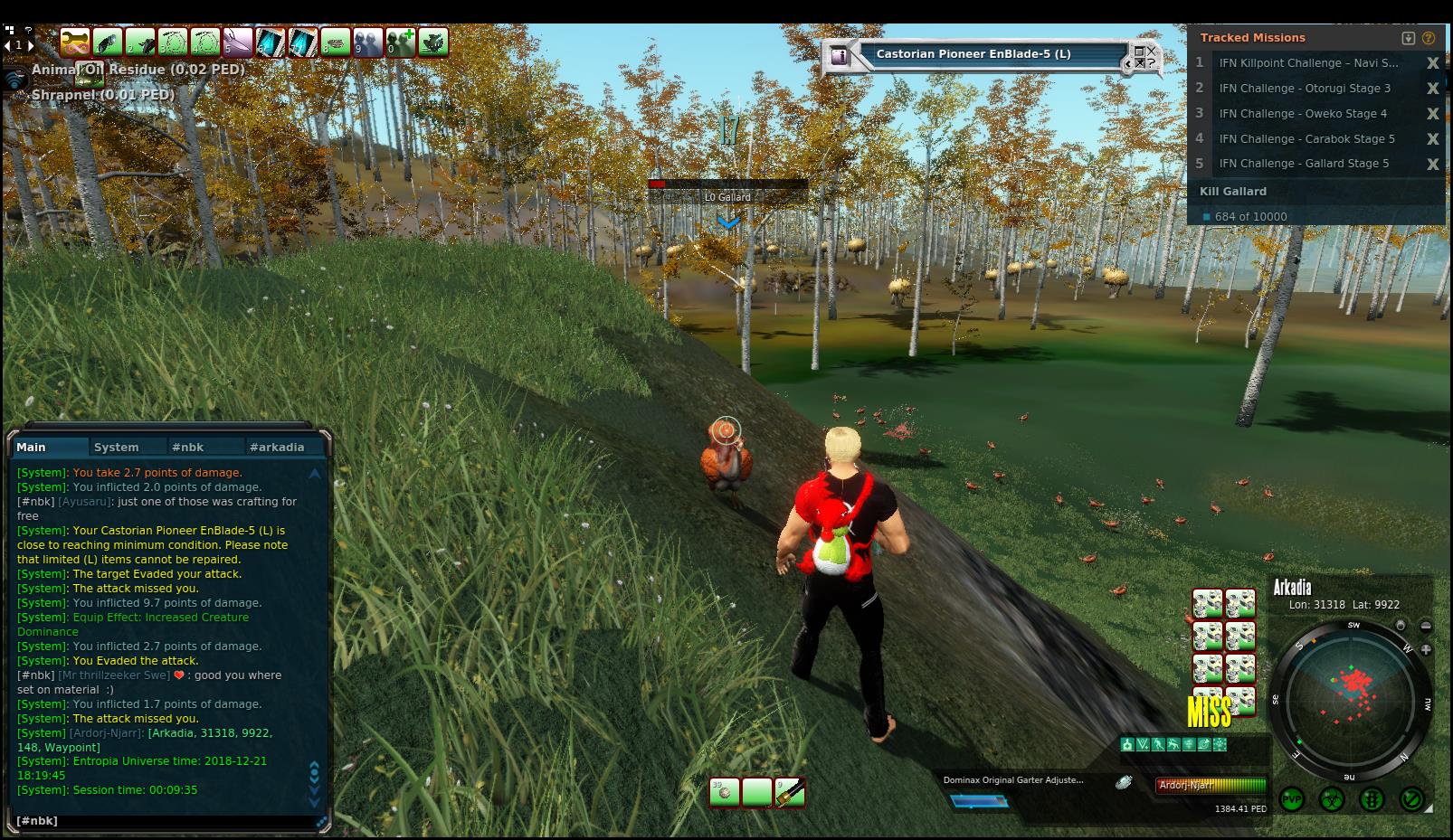
Task: Collapse the Tracked Missions panel
Action: [x=1408, y=38]
